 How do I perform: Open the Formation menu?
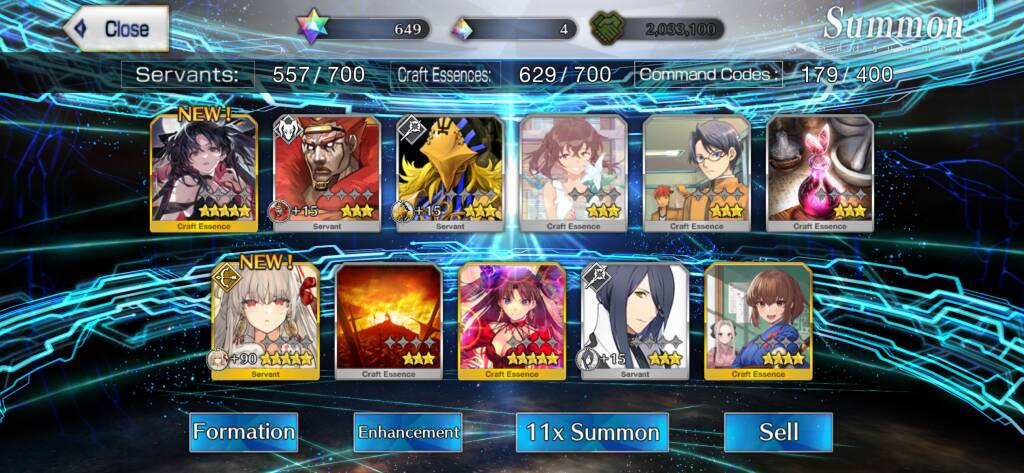[244, 432]
